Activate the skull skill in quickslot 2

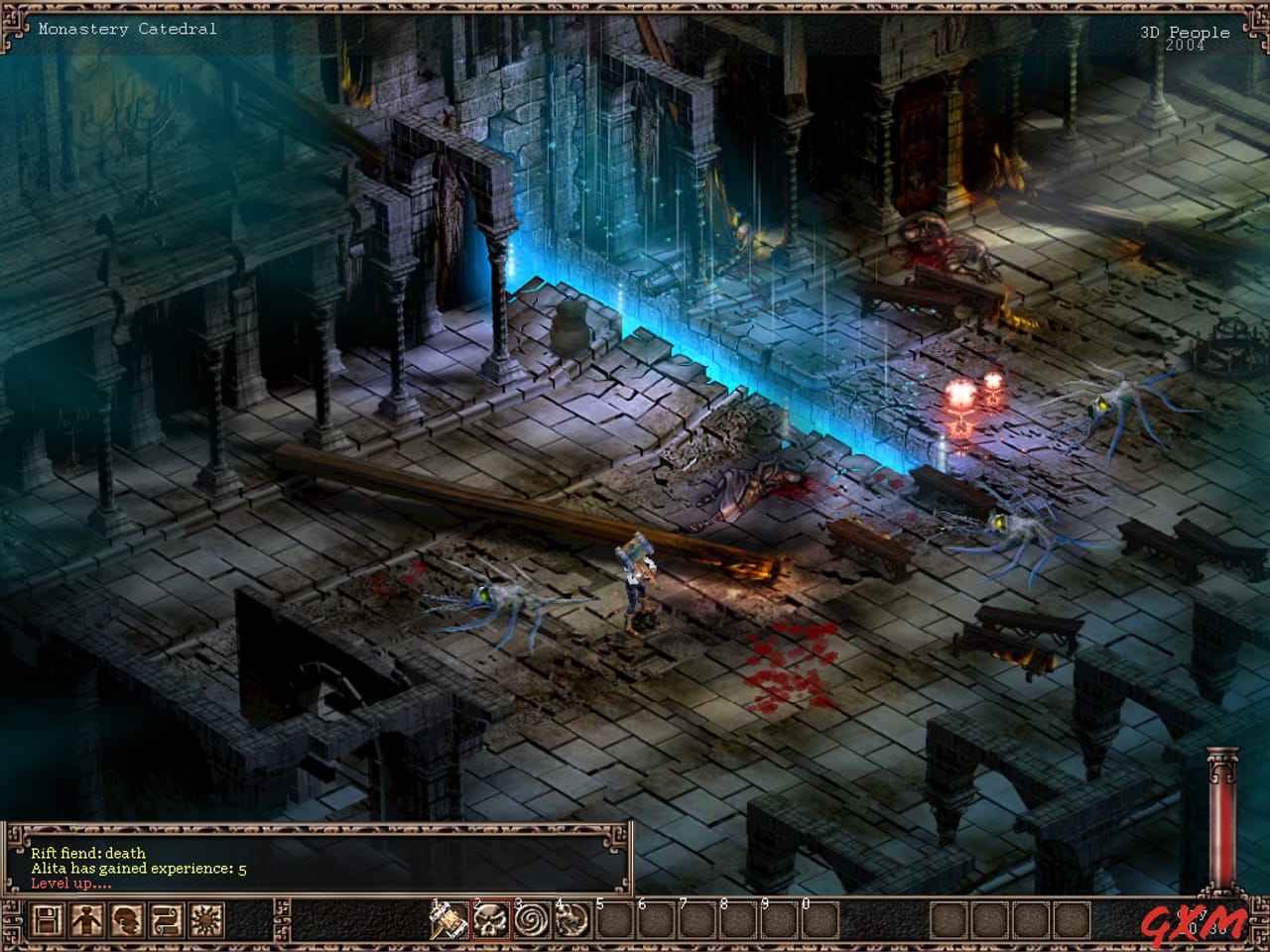[x=493, y=920]
